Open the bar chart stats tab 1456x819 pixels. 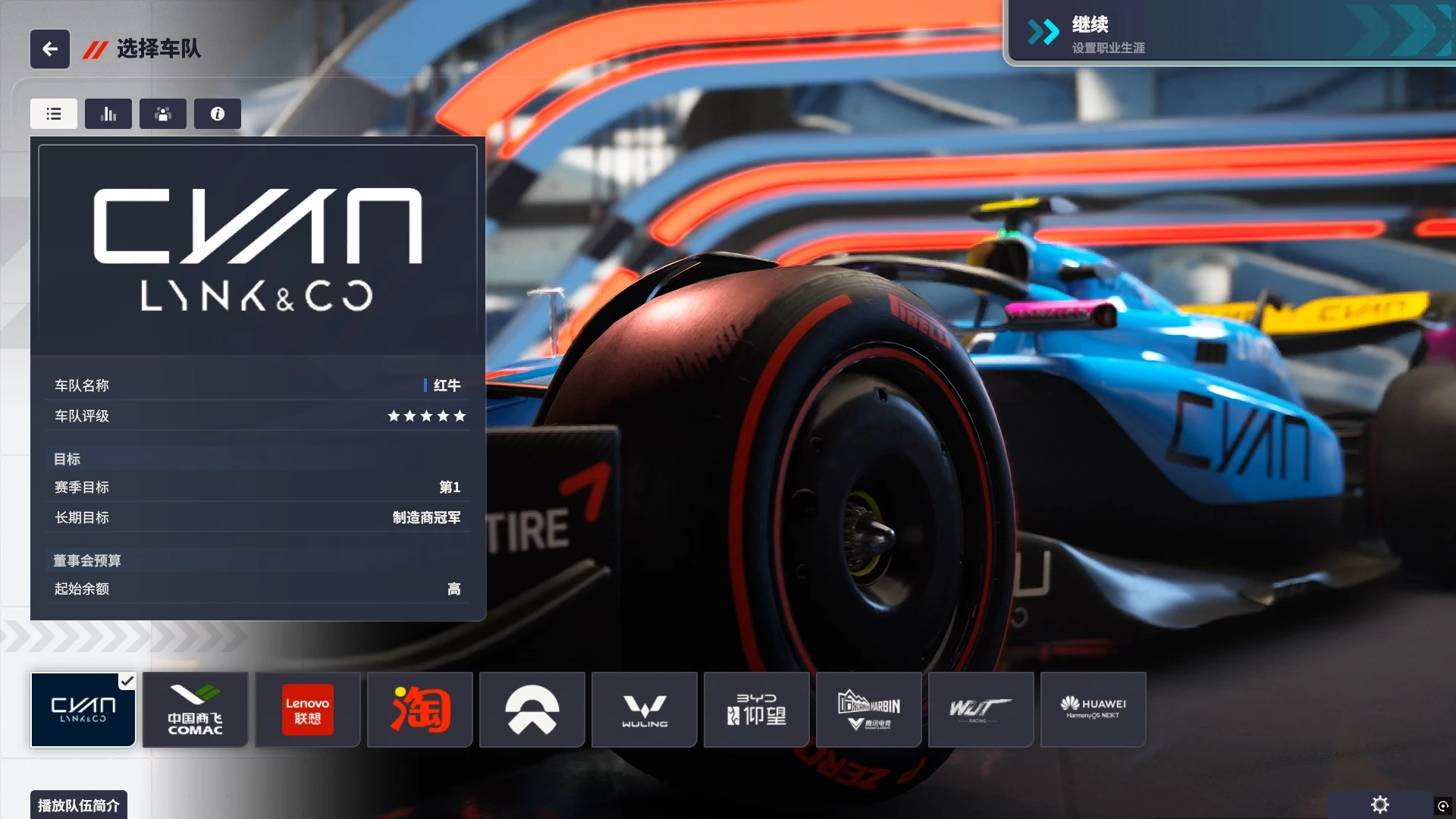coord(108,114)
